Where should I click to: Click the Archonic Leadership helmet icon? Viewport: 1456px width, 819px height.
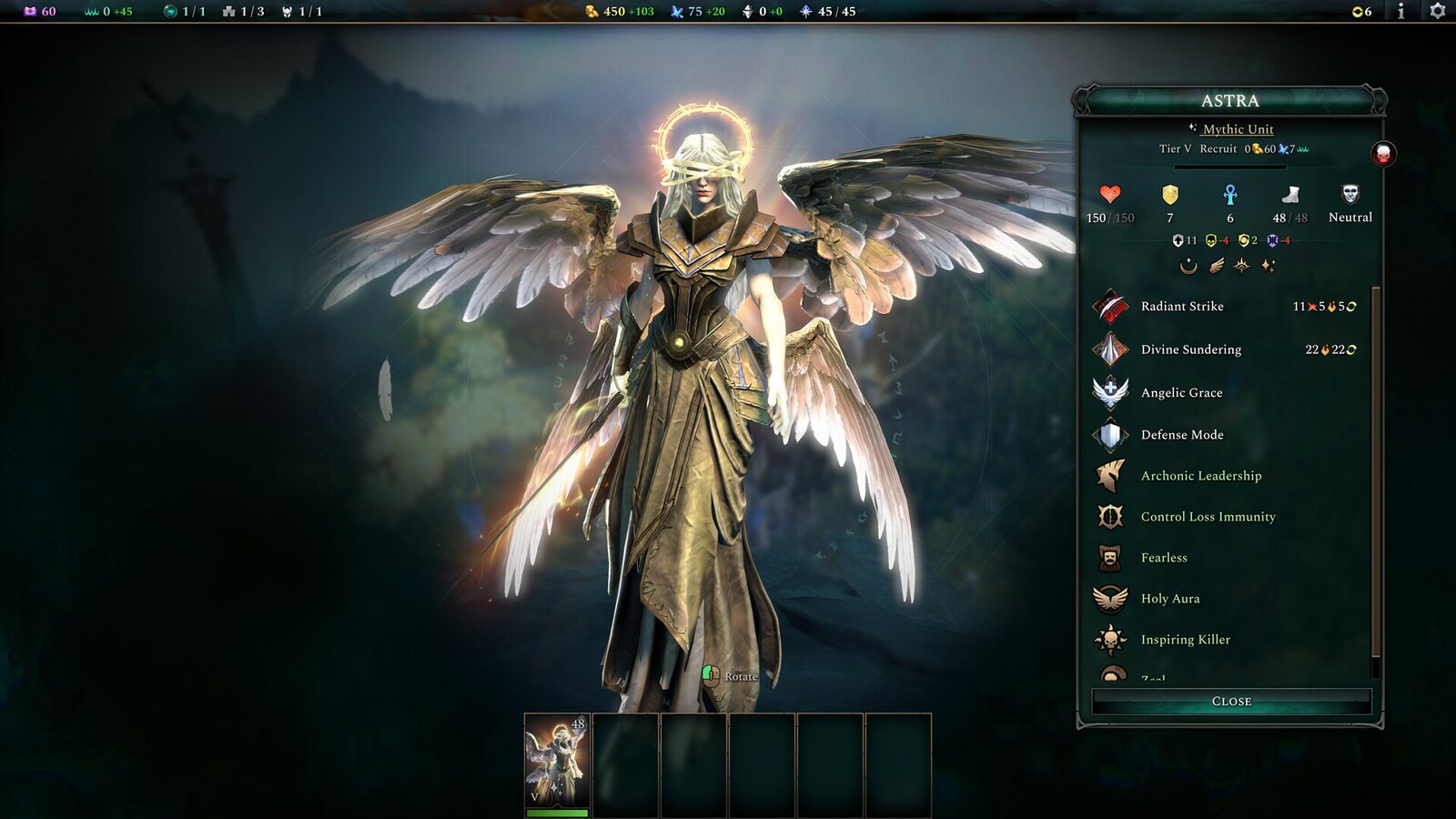(1110, 475)
